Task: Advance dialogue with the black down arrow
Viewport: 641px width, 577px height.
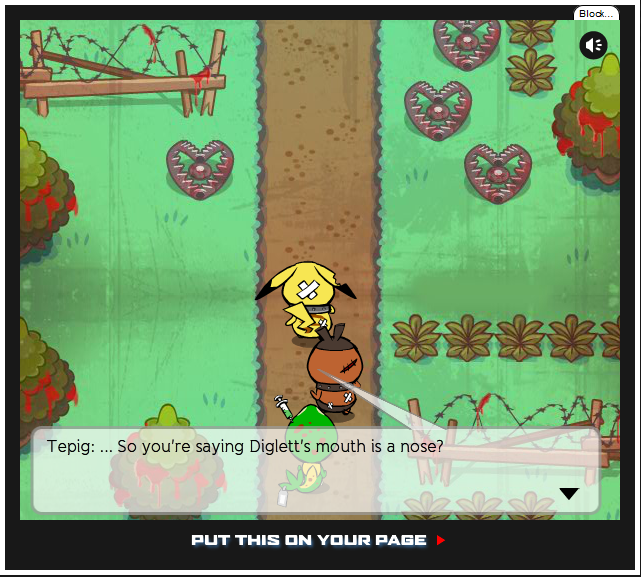Action: [x=568, y=493]
